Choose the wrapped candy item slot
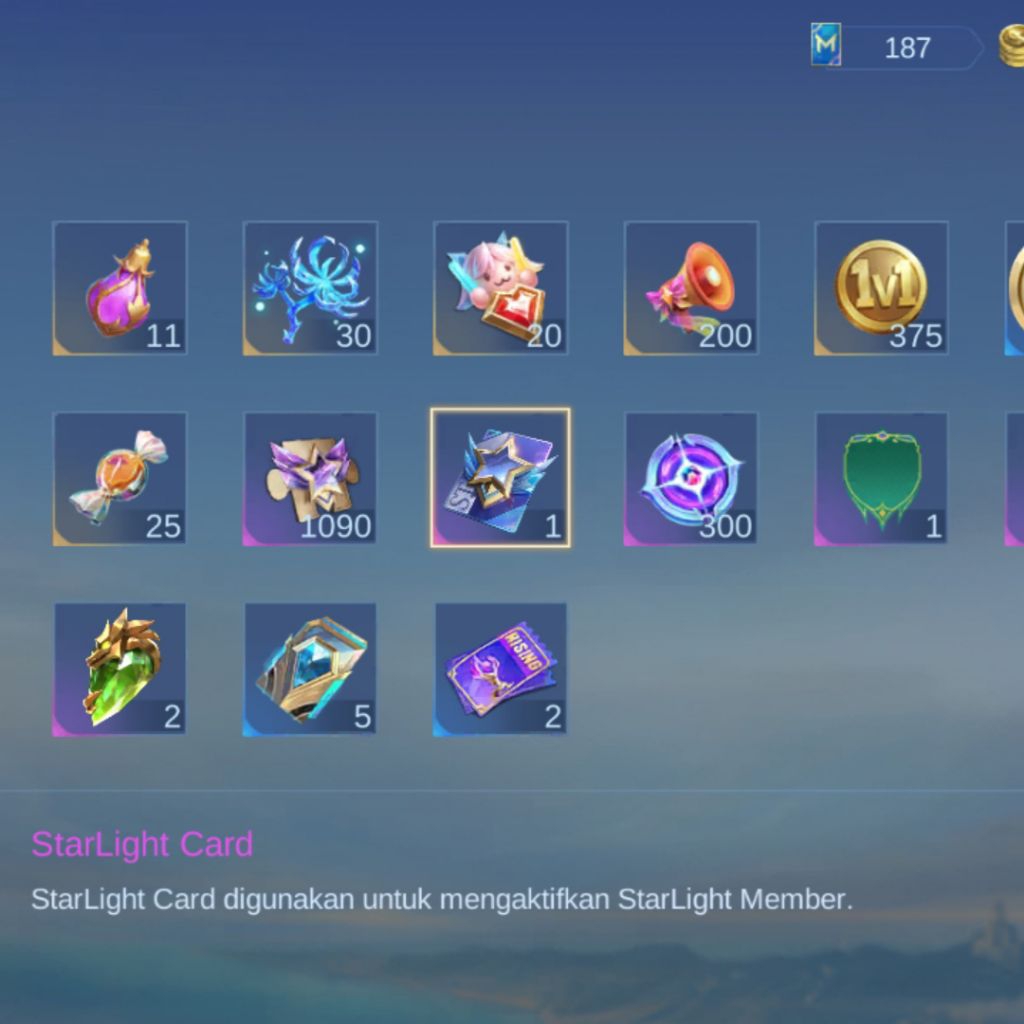The image size is (1024, 1024). [x=120, y=479]
